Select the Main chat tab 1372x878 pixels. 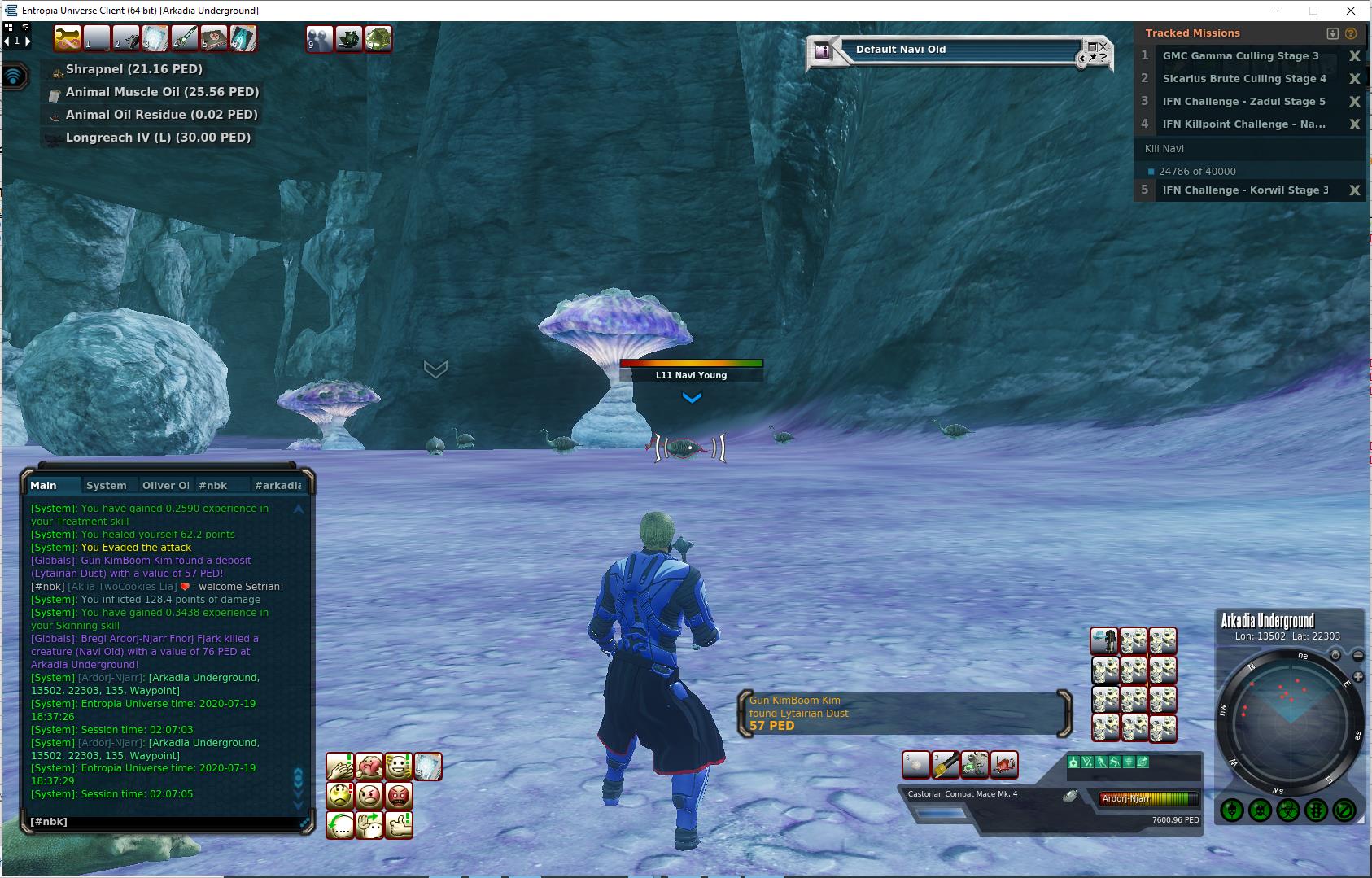(x=44, y=486)
